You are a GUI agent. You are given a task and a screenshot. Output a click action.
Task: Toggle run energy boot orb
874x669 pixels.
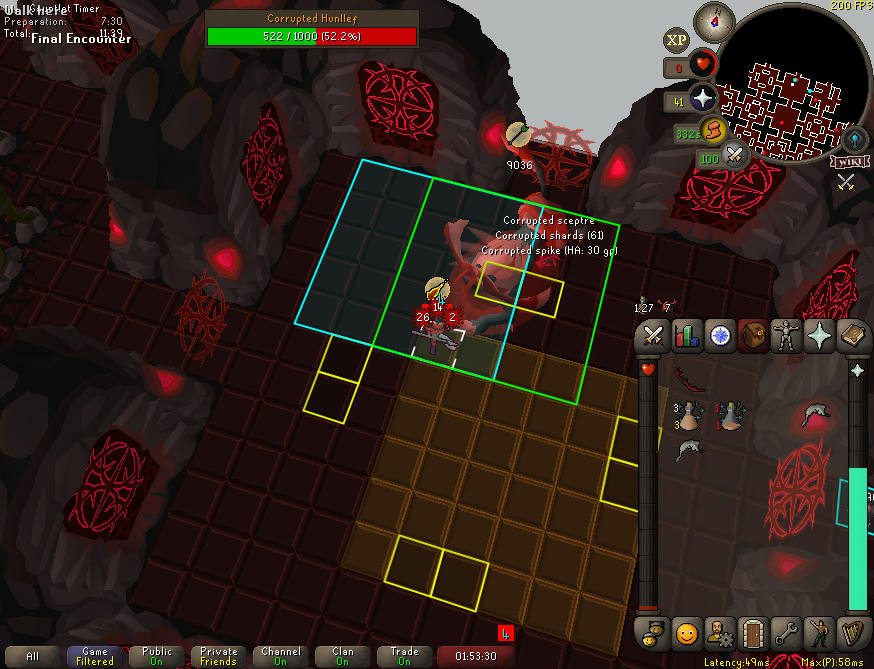(712, 130)
